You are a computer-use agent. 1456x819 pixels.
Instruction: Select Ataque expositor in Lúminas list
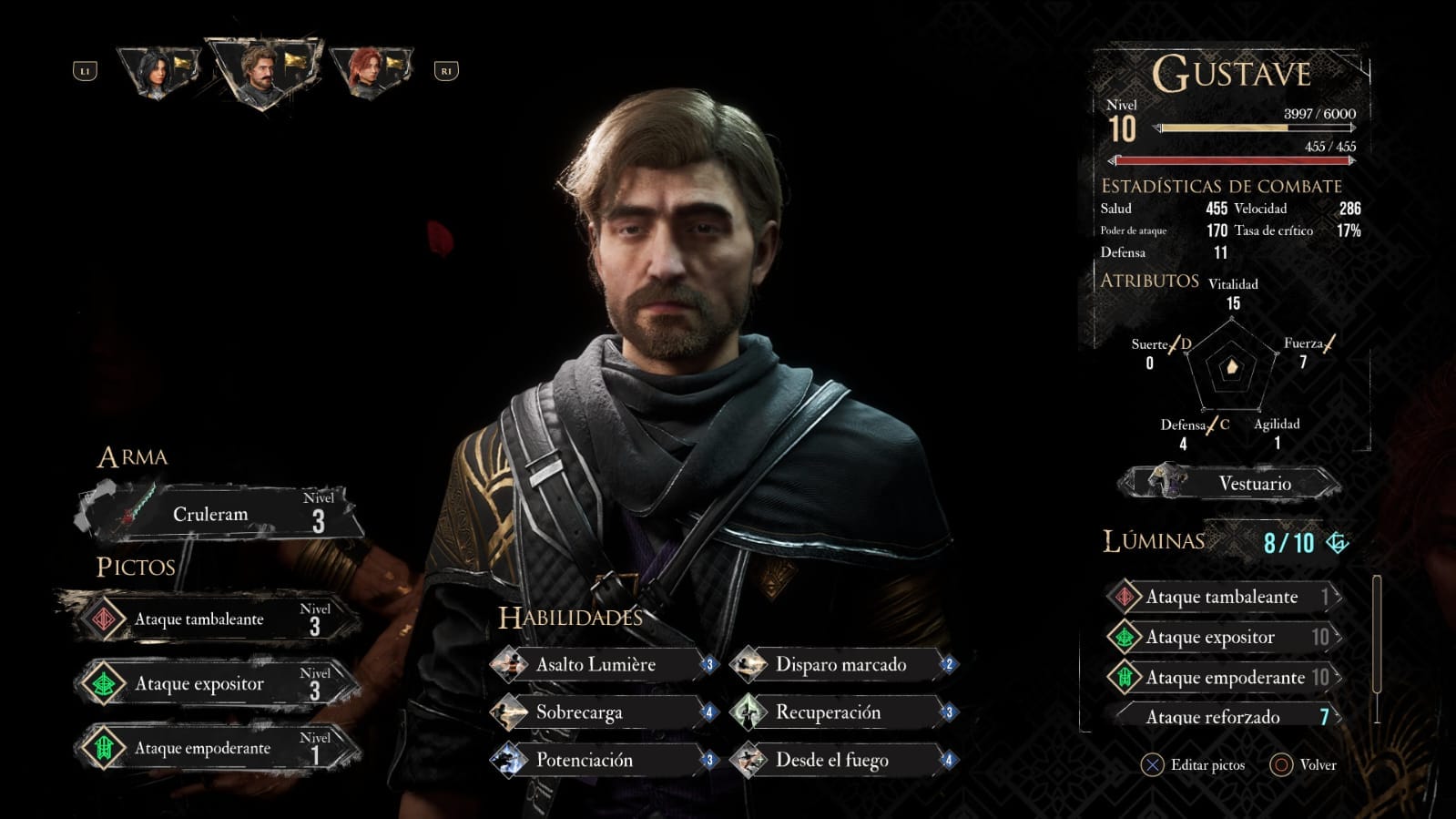click(1223, 637)
